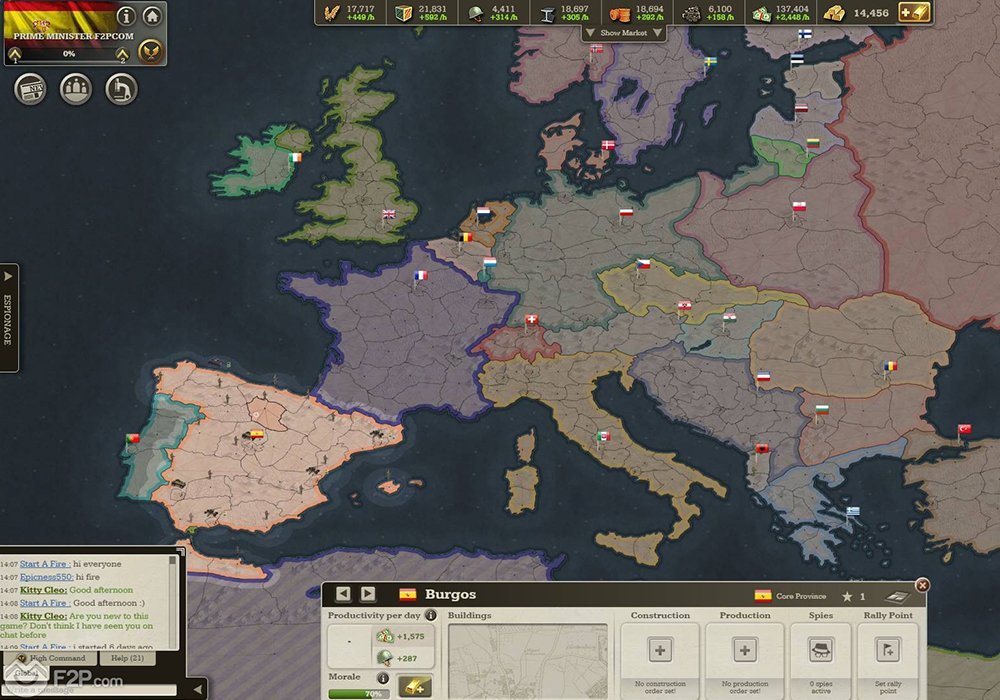Expand the Show Market dropdown
1000x700 pixels.
[623, 33]
